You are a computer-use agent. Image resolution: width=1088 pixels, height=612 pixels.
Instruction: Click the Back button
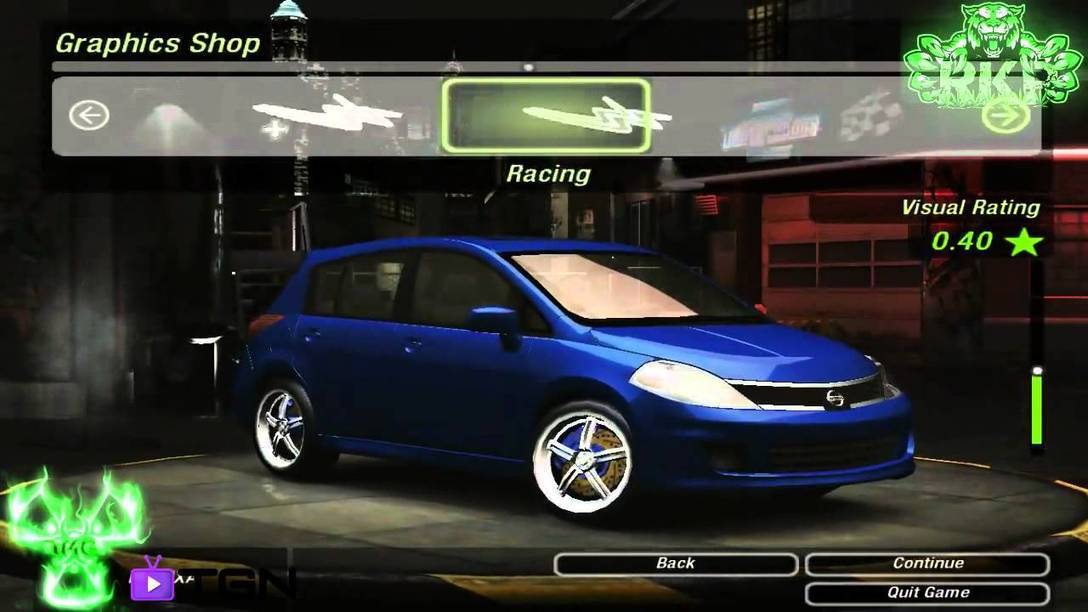tap(675, 564)
